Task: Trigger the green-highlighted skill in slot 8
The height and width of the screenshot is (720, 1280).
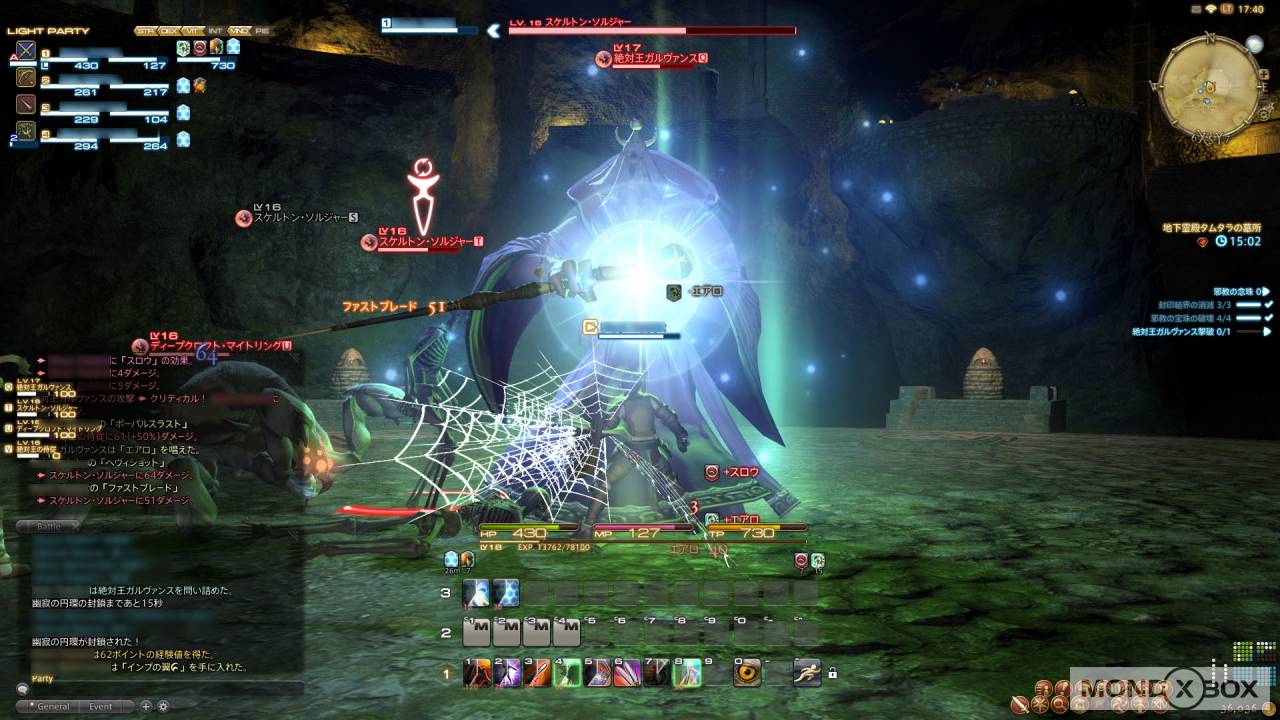Action: click(687, 673)
